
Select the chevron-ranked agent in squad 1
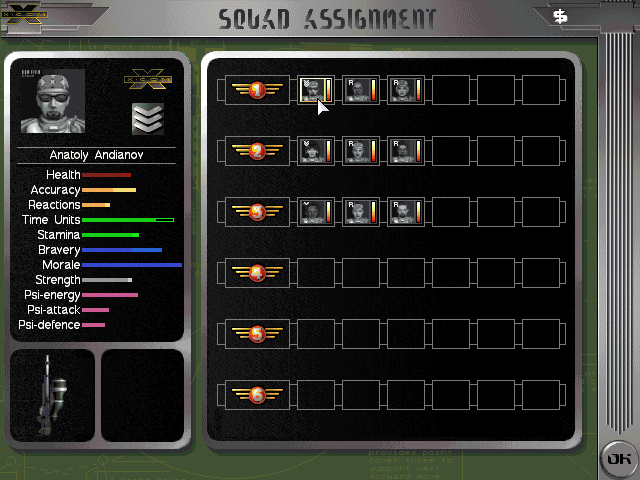pyautogui.click(x=315, y=91)
